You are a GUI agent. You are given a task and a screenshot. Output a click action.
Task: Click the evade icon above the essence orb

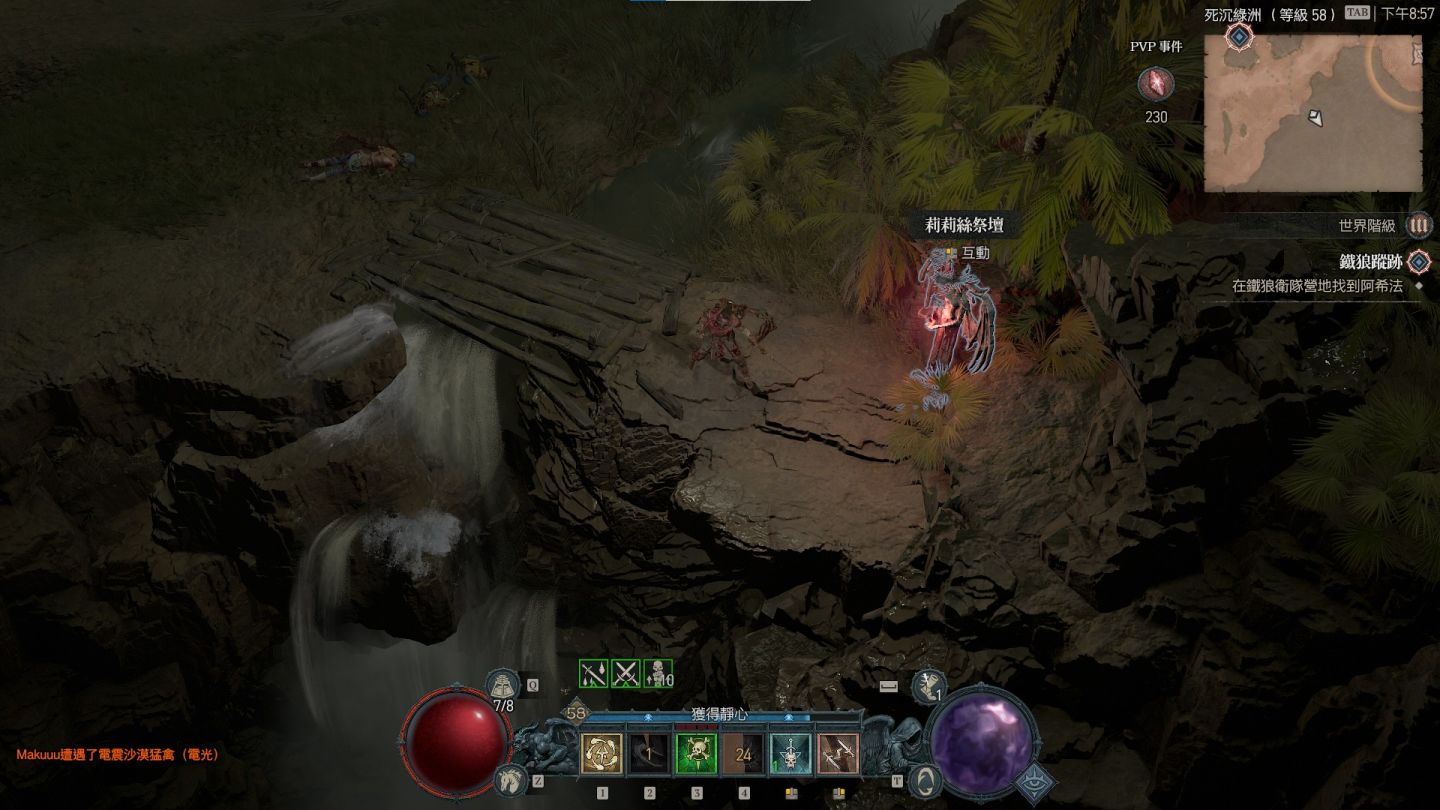pyautogui.click(x=929, y=685)
